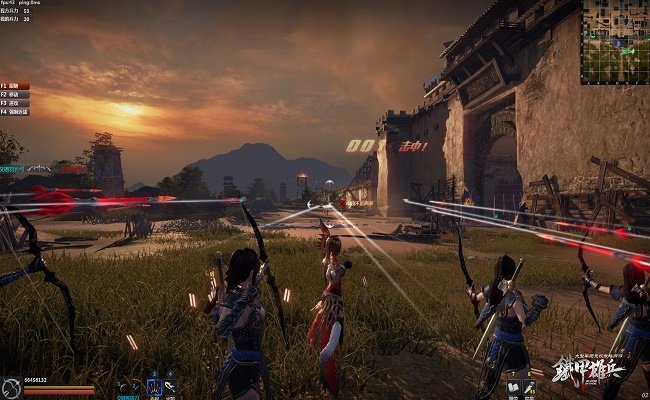650x400 pixels.
Task: Select the F1 squad command
Action: pyautogui.click(x=14, y=86)
